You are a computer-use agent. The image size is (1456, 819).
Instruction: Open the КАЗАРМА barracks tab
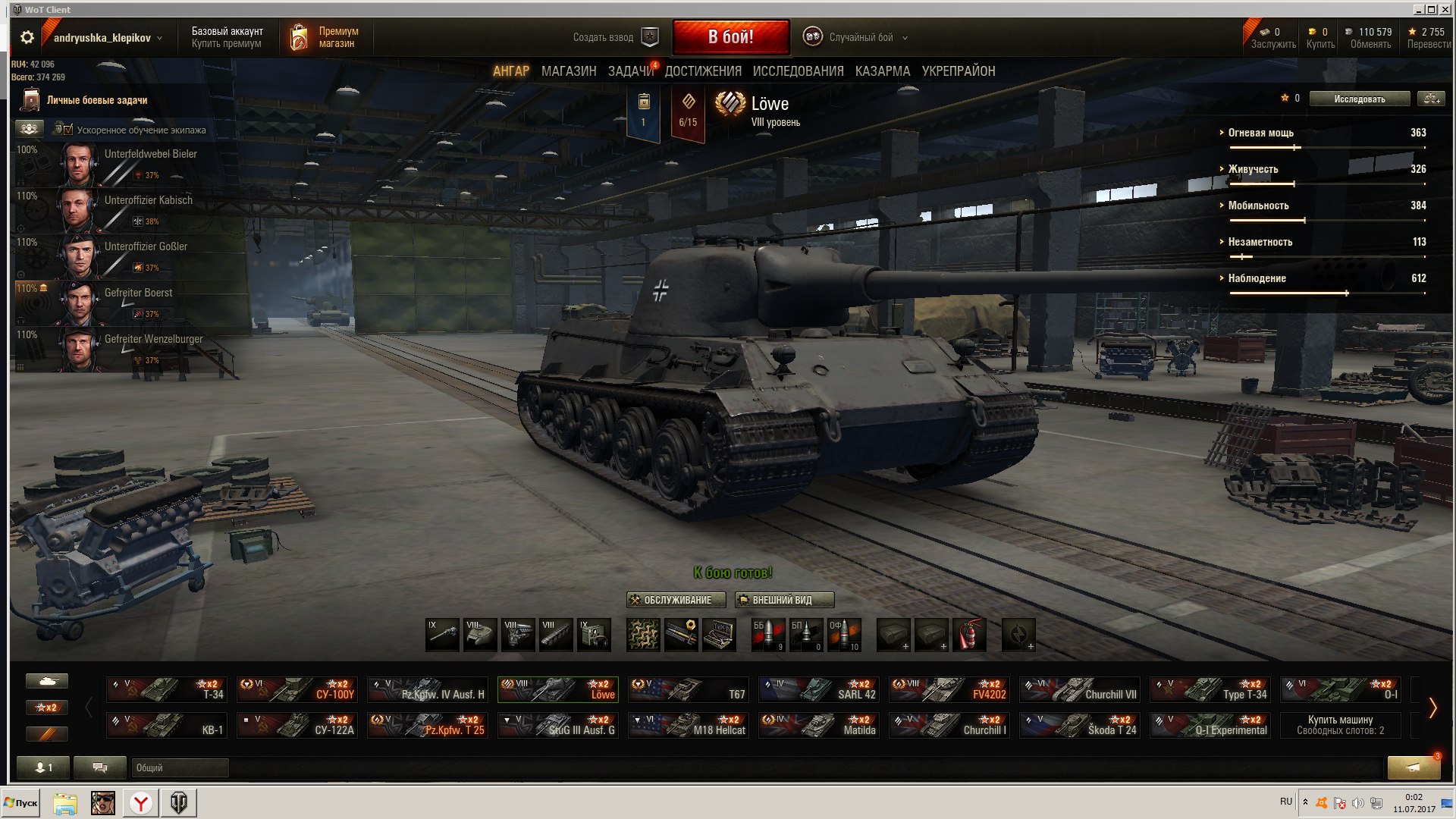click(x=882, y=71)
